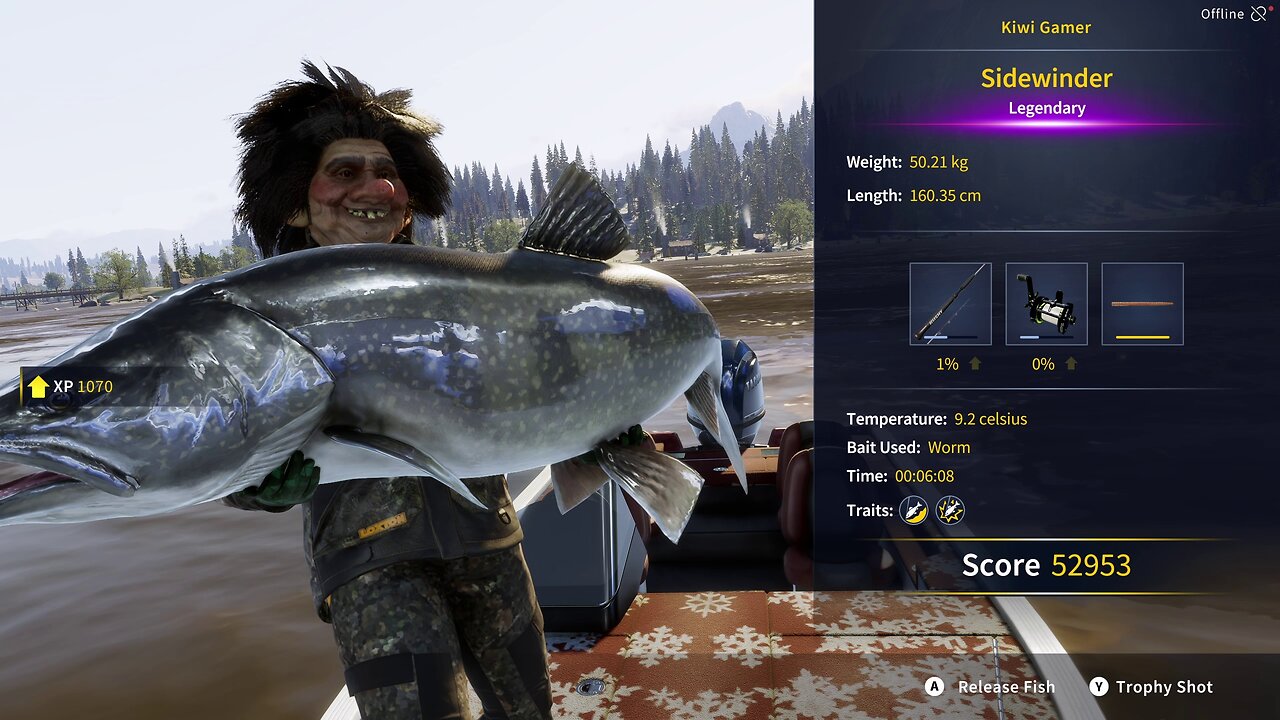Click the Sidewinder species title

point(1046,78)
